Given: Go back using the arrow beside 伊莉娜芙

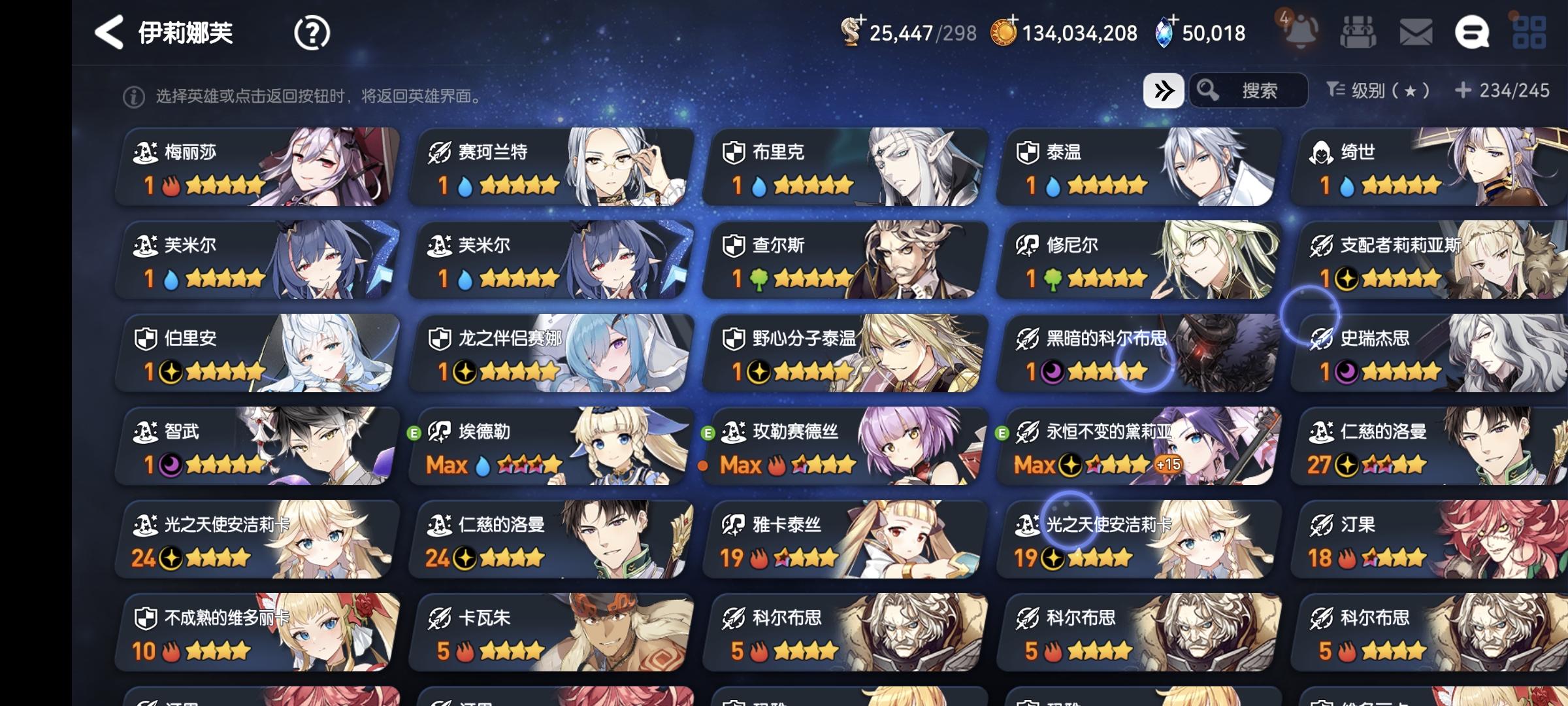Looking at the screenshot, I should [x=108, y=31].
